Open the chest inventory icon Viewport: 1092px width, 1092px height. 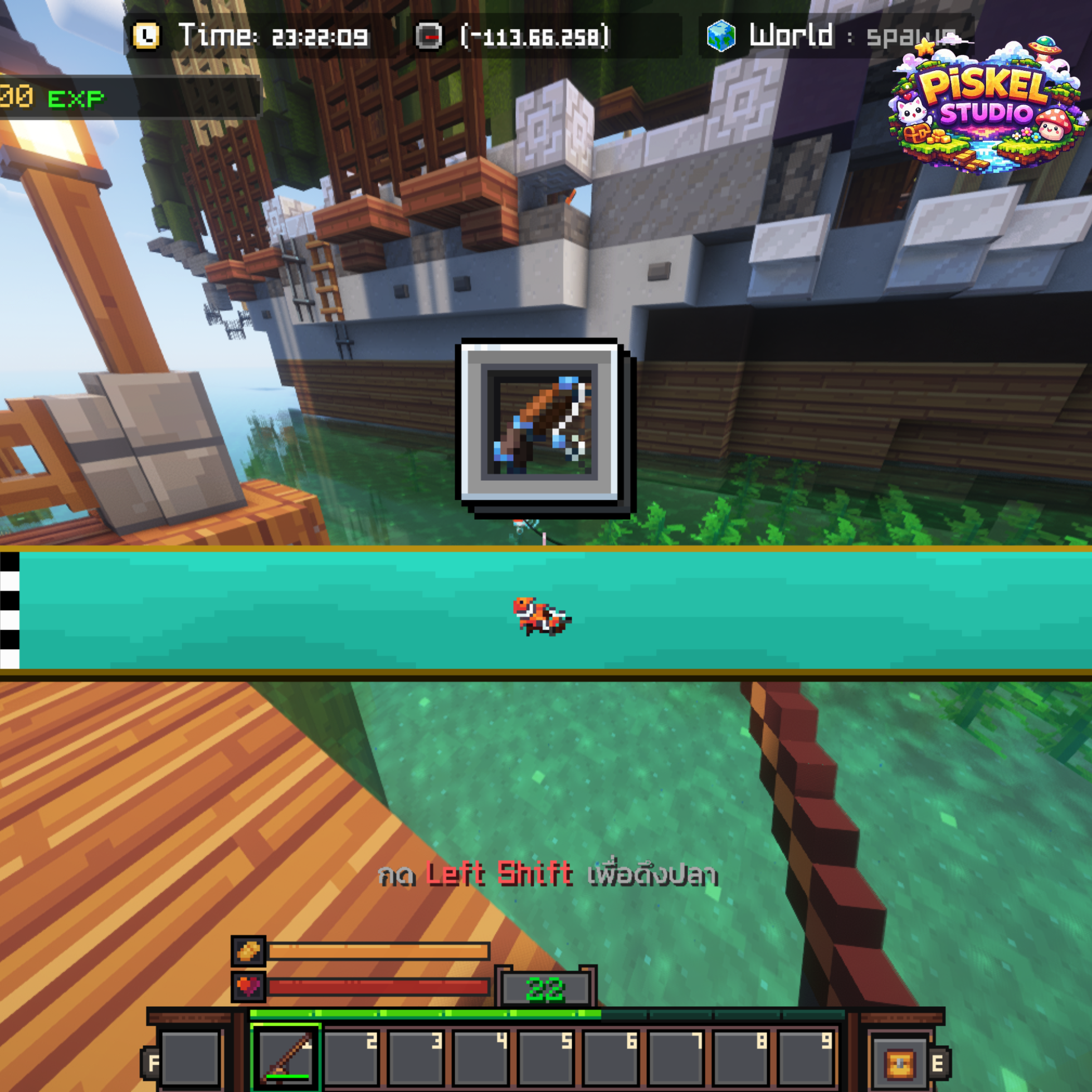[900, 1064]
